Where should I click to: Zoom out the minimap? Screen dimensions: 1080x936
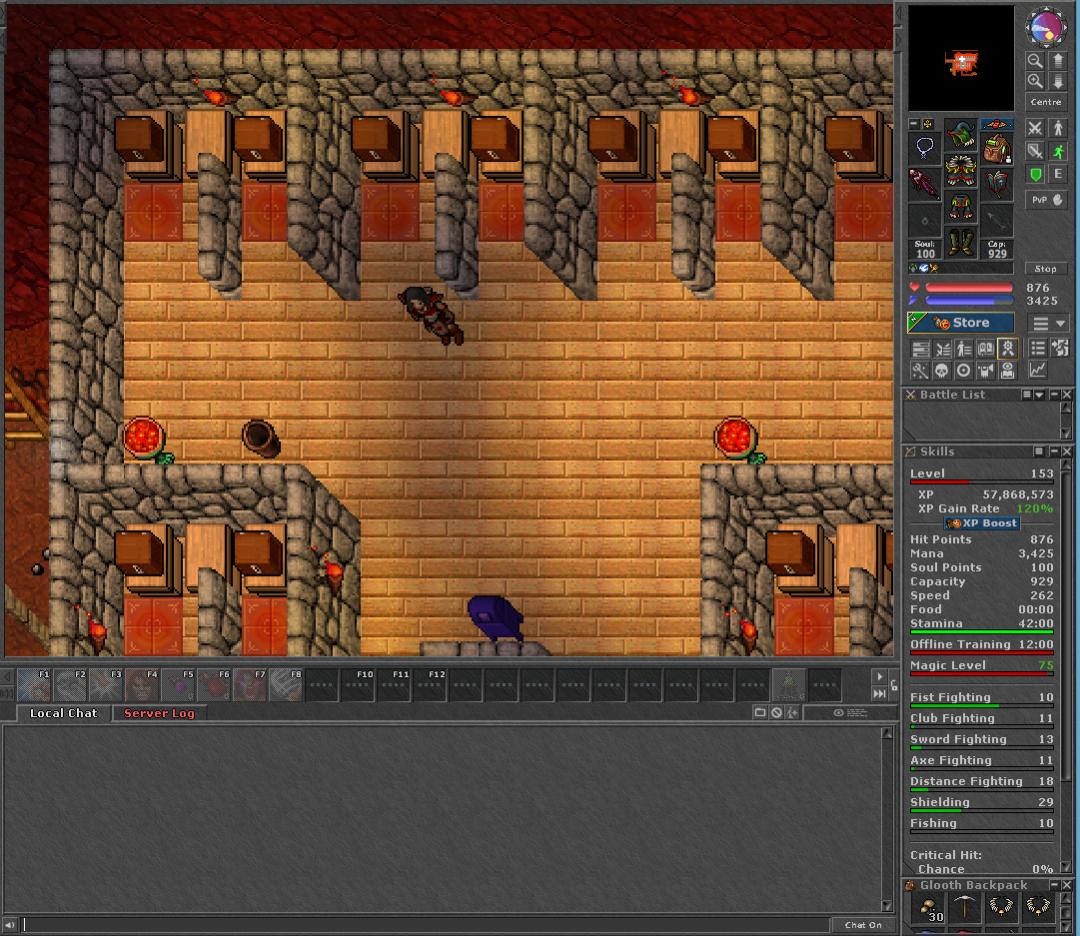pyautogui.click(x=1035, y=61)
